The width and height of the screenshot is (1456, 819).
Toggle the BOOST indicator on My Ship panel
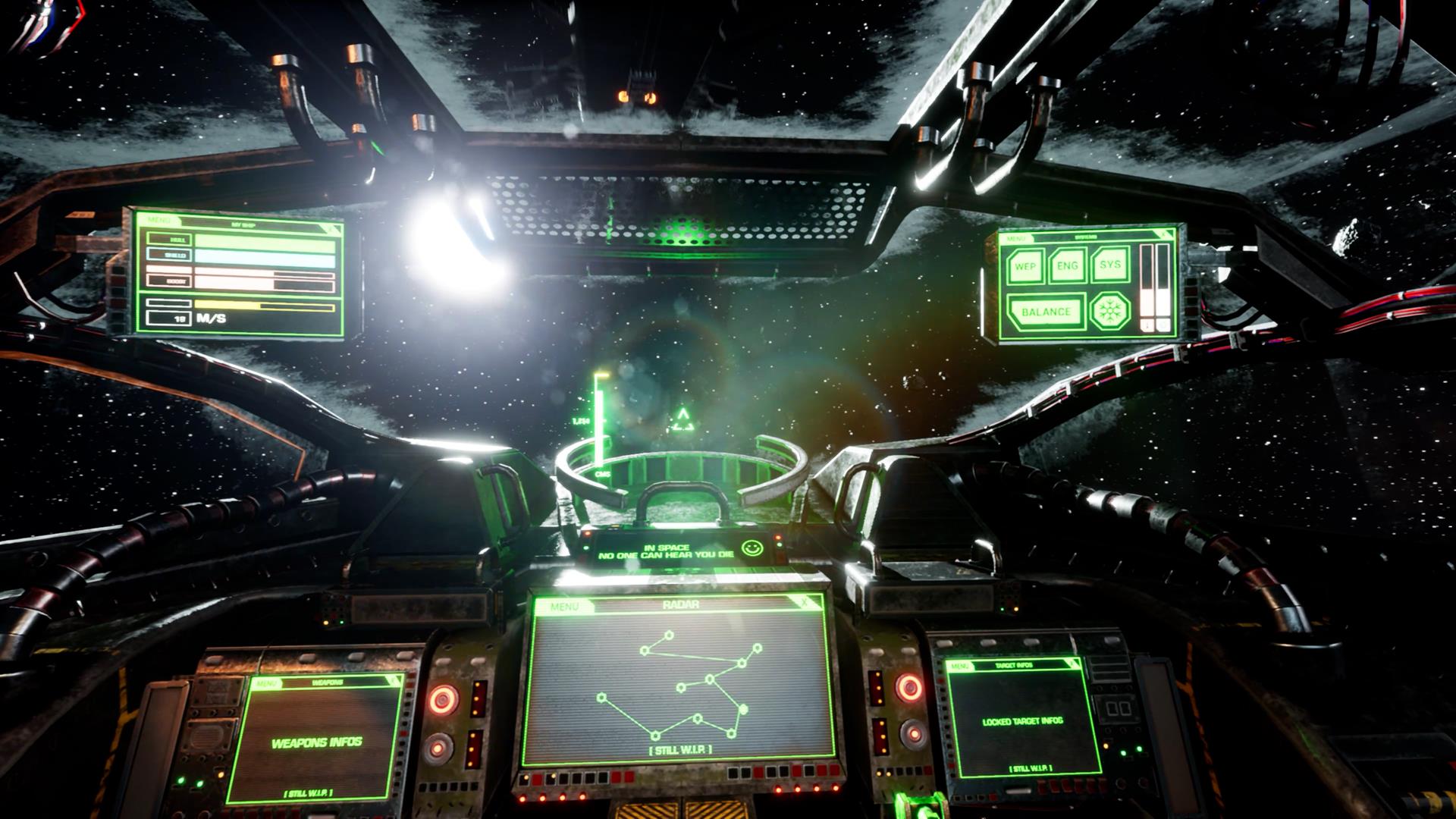point(169,281)
